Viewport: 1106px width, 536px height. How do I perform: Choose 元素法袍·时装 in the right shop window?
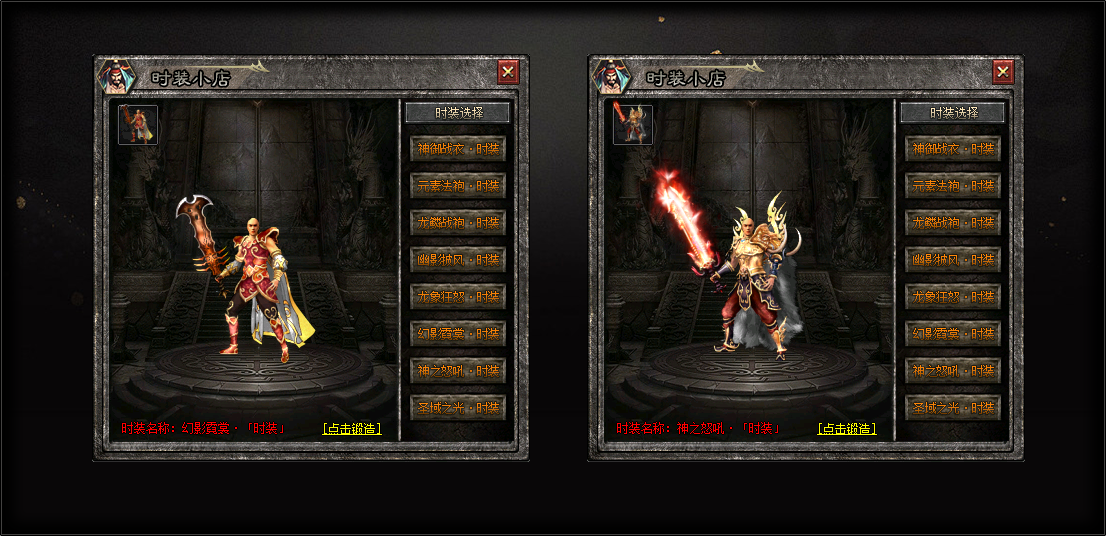coord(953,186)
